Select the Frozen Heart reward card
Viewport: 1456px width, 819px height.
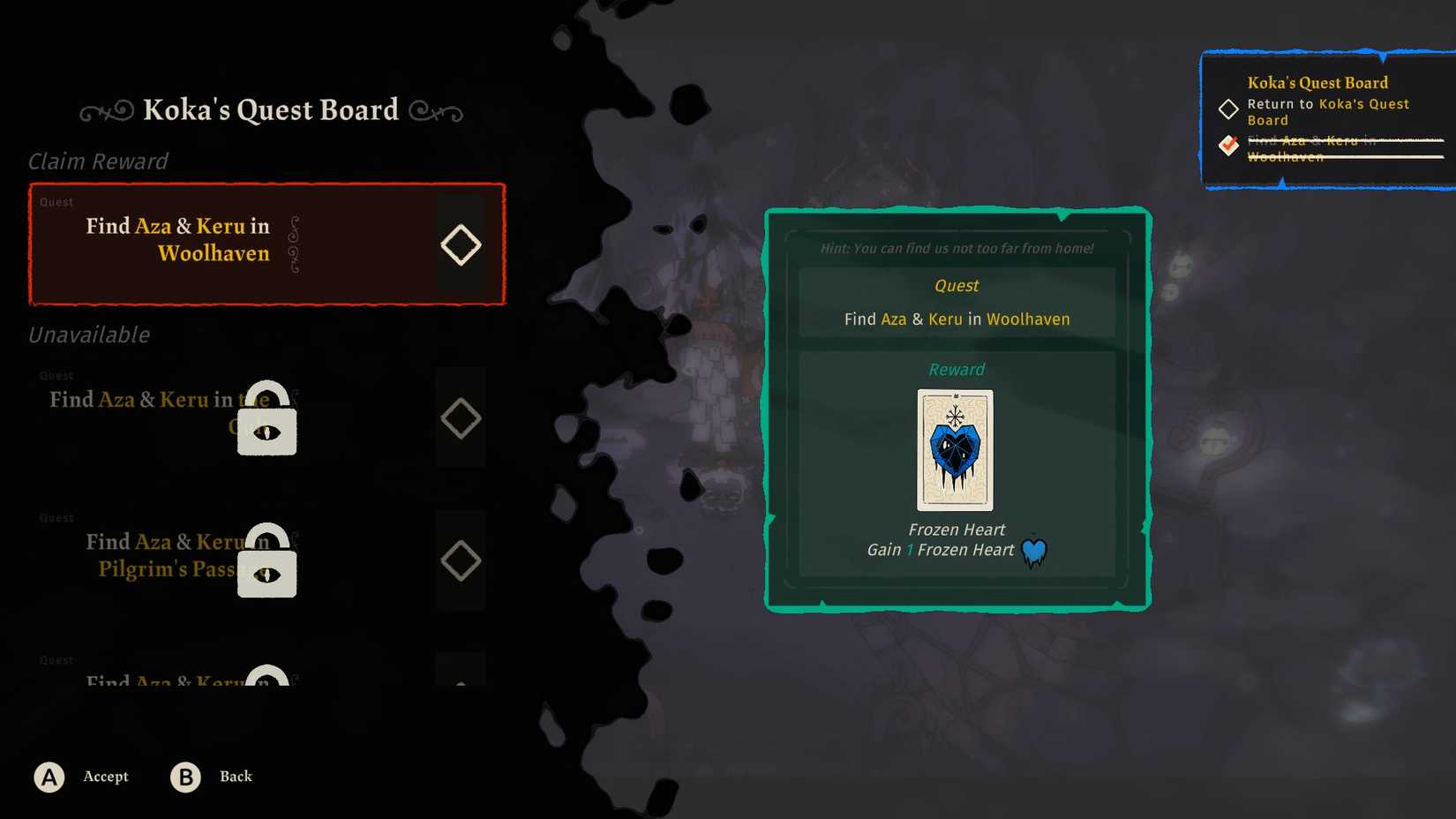click(x=956, y=451)
